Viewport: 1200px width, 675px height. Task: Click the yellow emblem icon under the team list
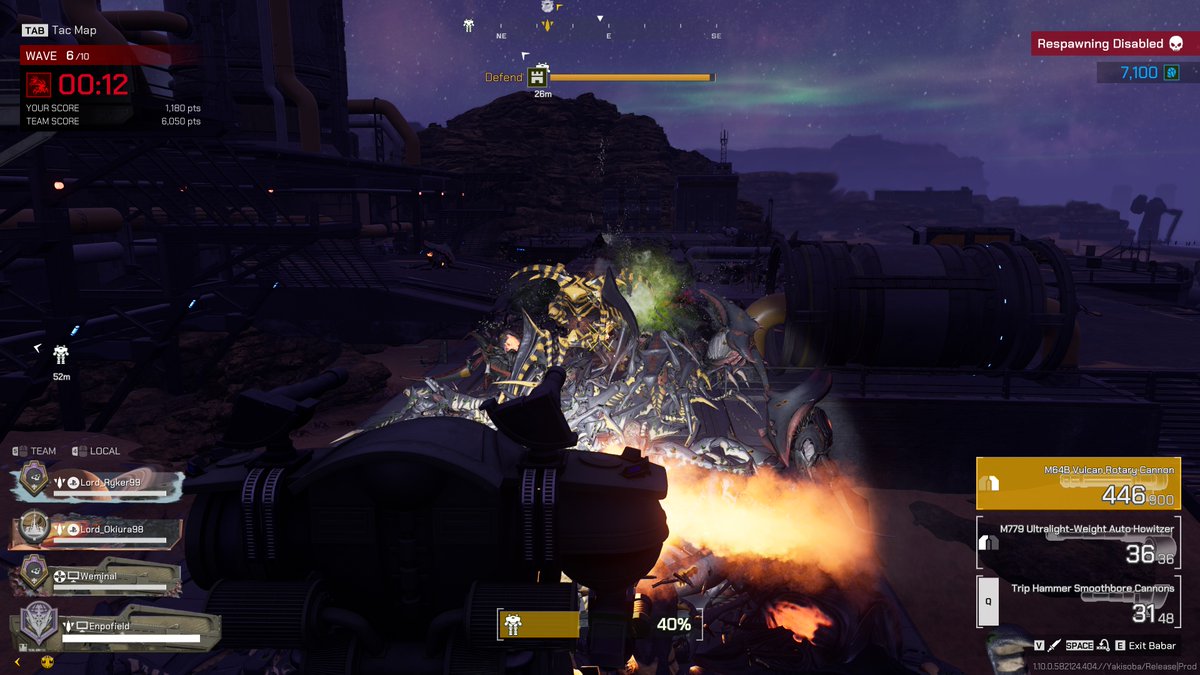coord(46,661)
